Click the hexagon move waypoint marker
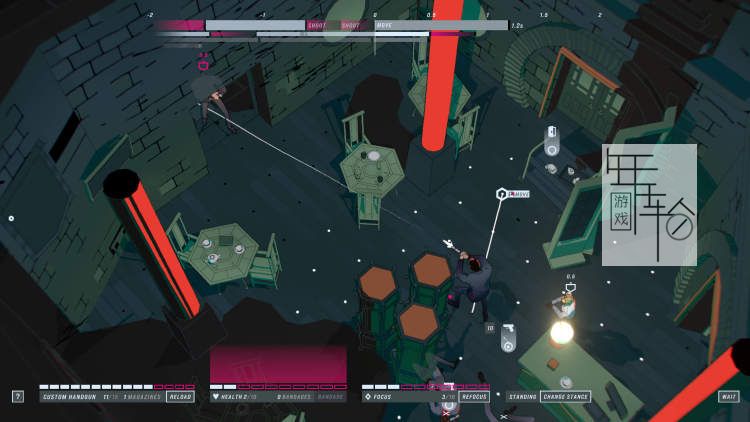The height and width of the screenshot is (422, 750). [500, 193]
